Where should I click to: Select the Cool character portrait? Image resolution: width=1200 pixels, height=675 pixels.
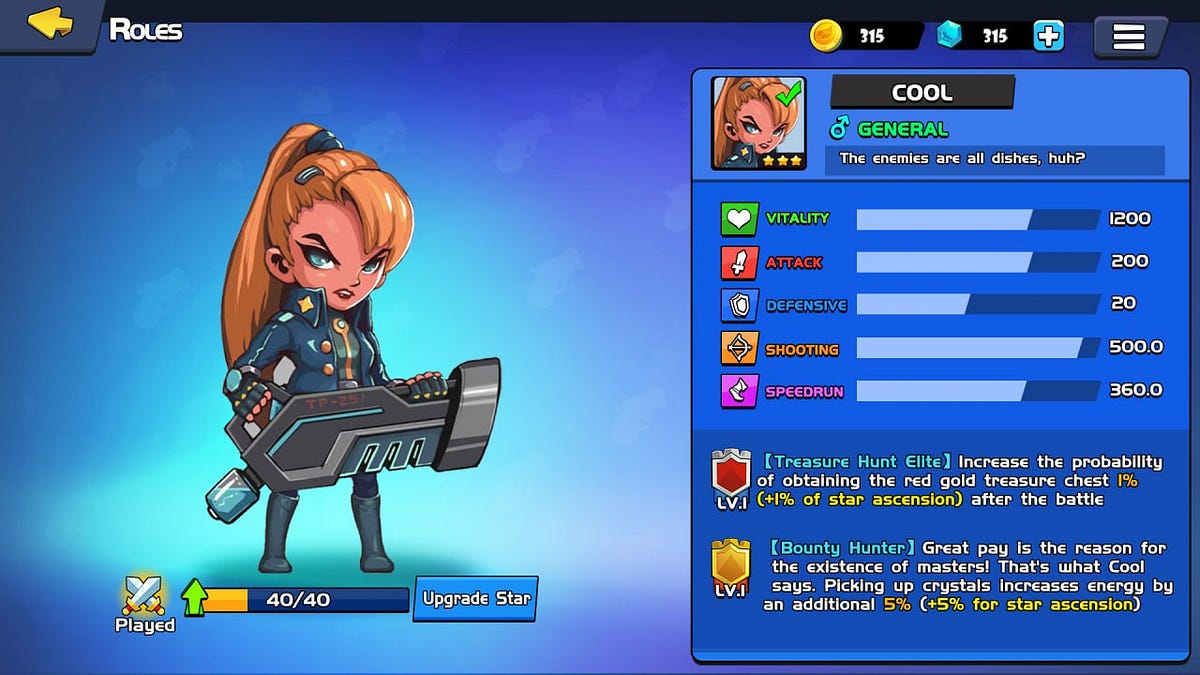click(759, 123)
